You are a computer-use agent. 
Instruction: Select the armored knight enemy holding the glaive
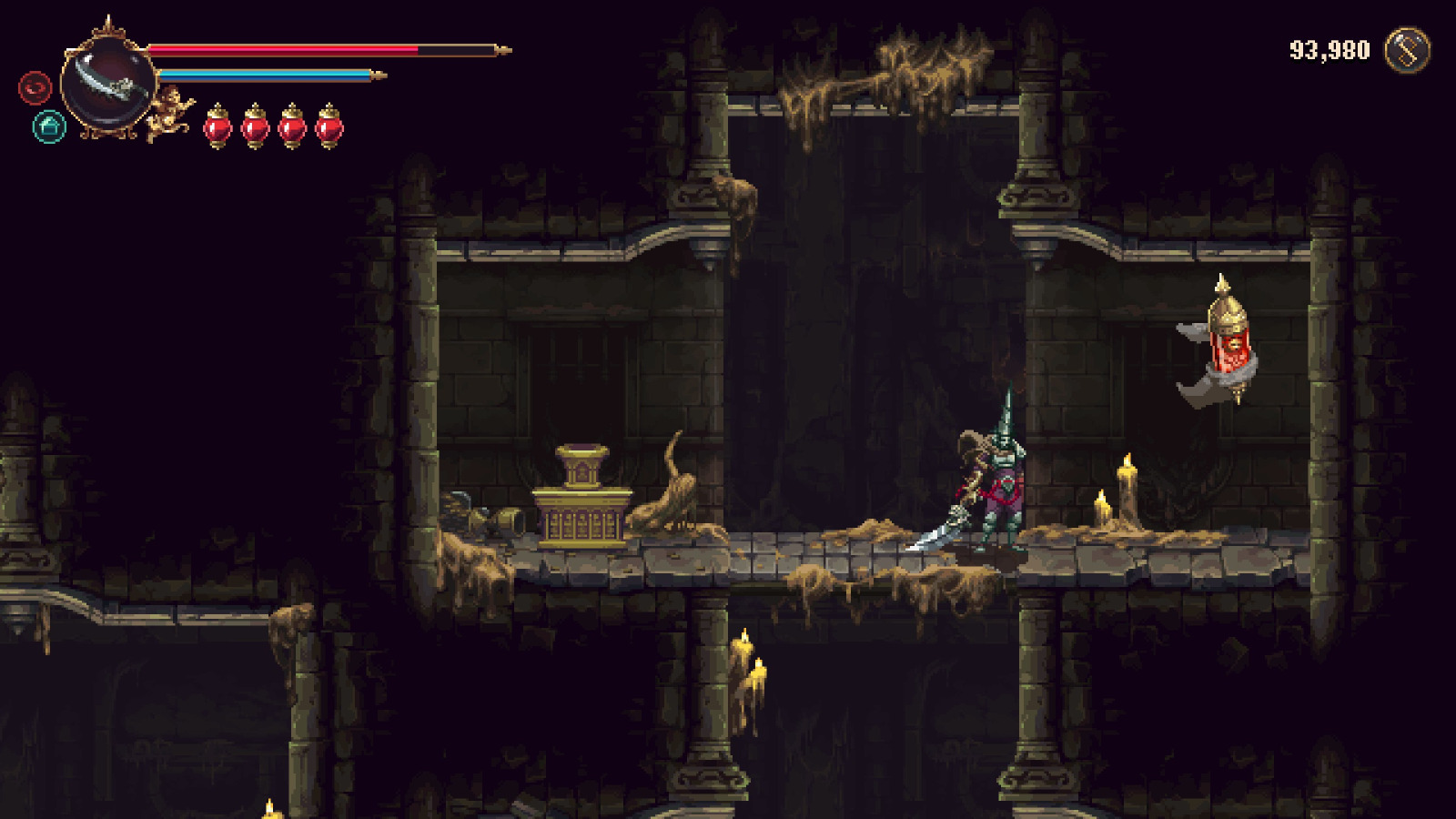click(1001, 482)
